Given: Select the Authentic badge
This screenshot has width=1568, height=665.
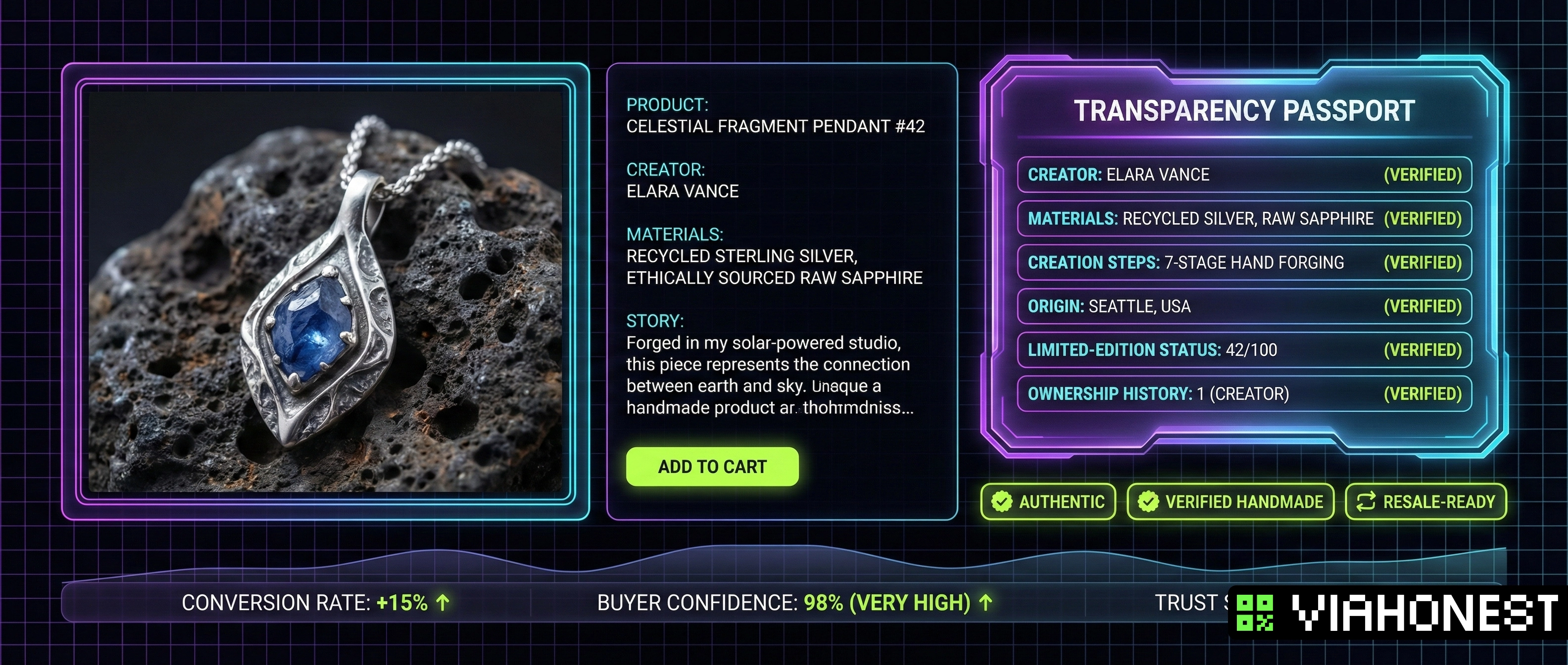Looking at the screenshot, I should [x=1048, y=502].
